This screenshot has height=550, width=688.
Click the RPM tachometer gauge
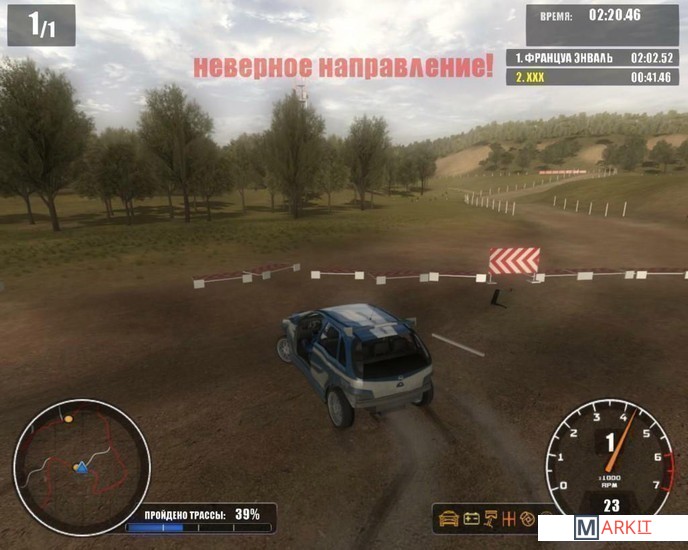[610, 455]
